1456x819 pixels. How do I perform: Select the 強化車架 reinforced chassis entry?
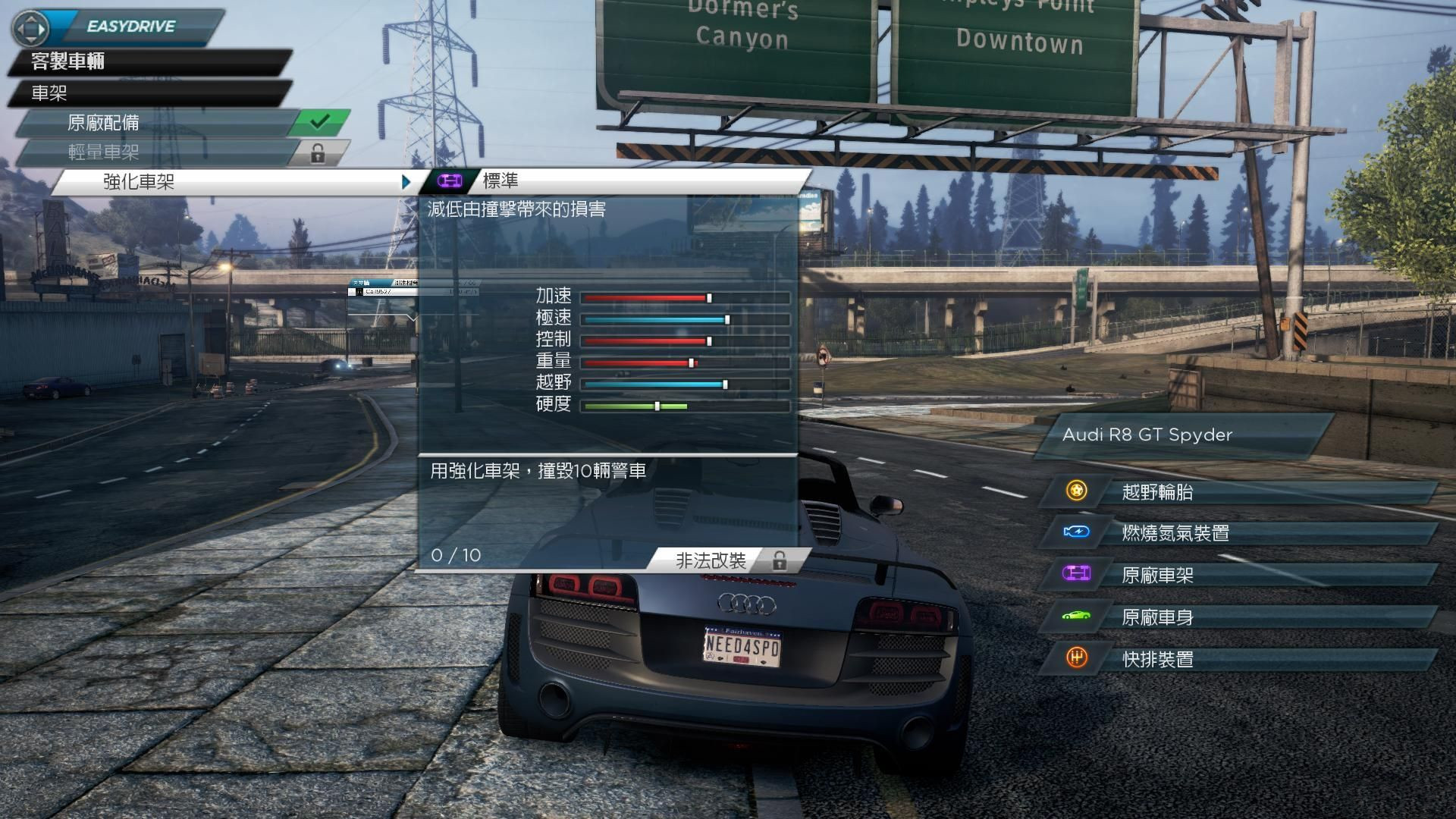227,182
